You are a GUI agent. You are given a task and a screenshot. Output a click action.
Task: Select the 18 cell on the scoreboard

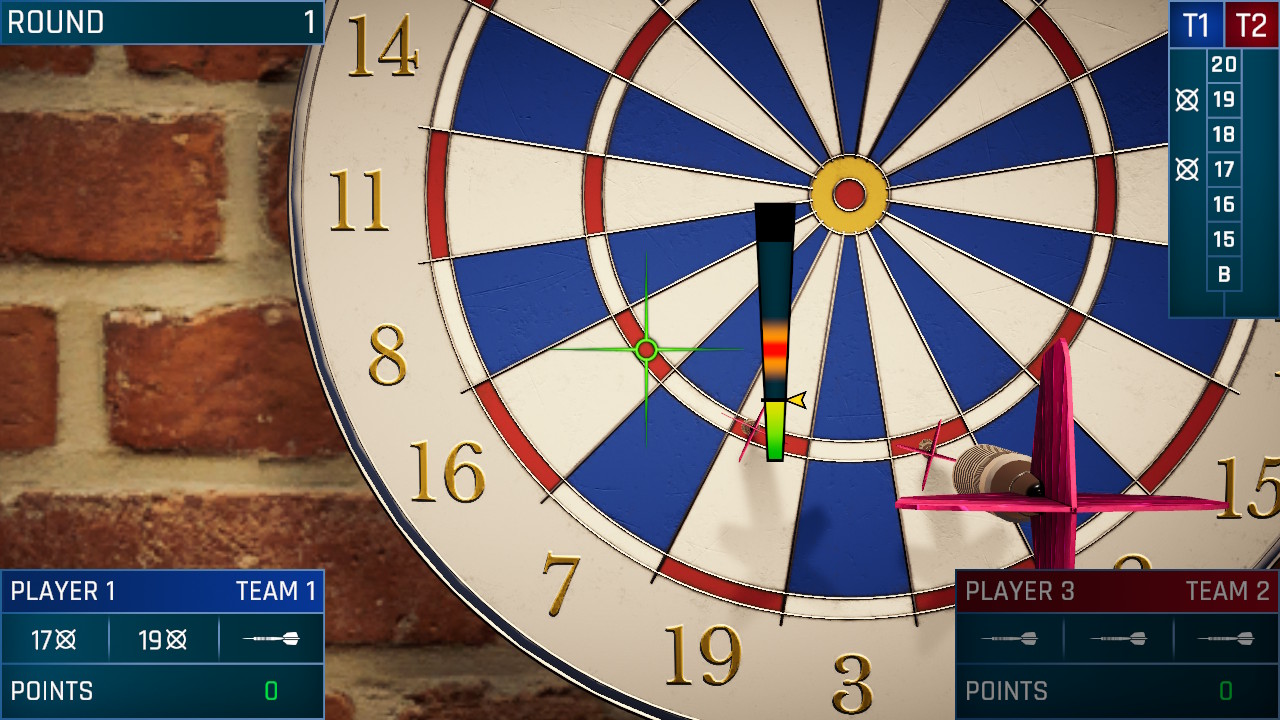1223,134
